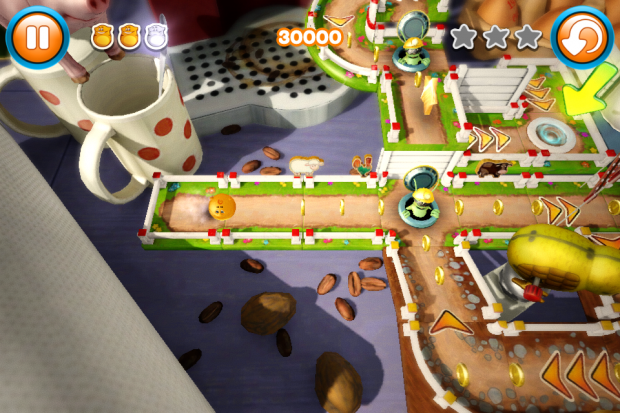620x413 pixels.
Task: Restart the level with the circular arrow button
Action: click(581, 37)
